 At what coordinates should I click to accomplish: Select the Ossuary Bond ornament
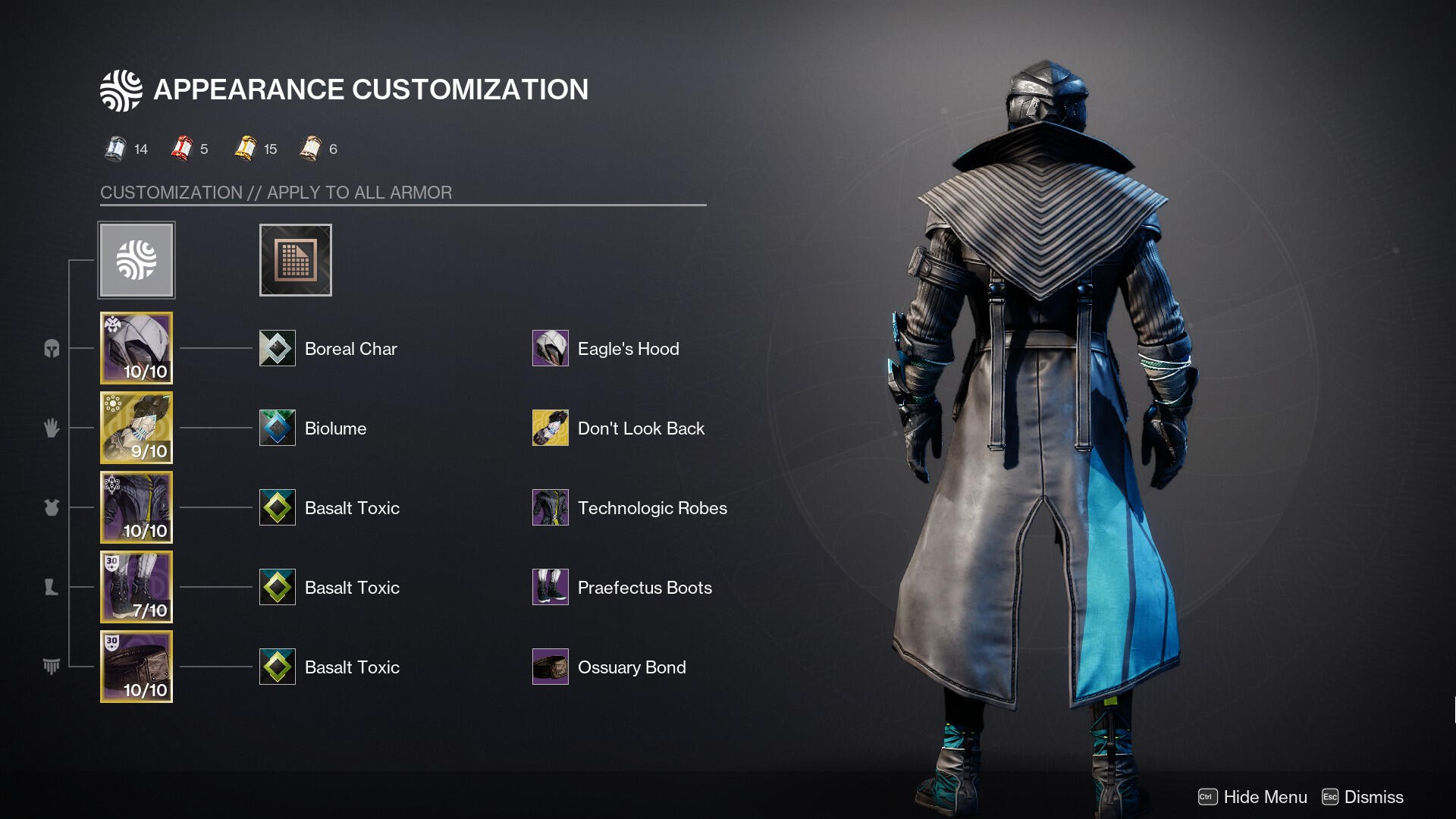pos(551,667)
